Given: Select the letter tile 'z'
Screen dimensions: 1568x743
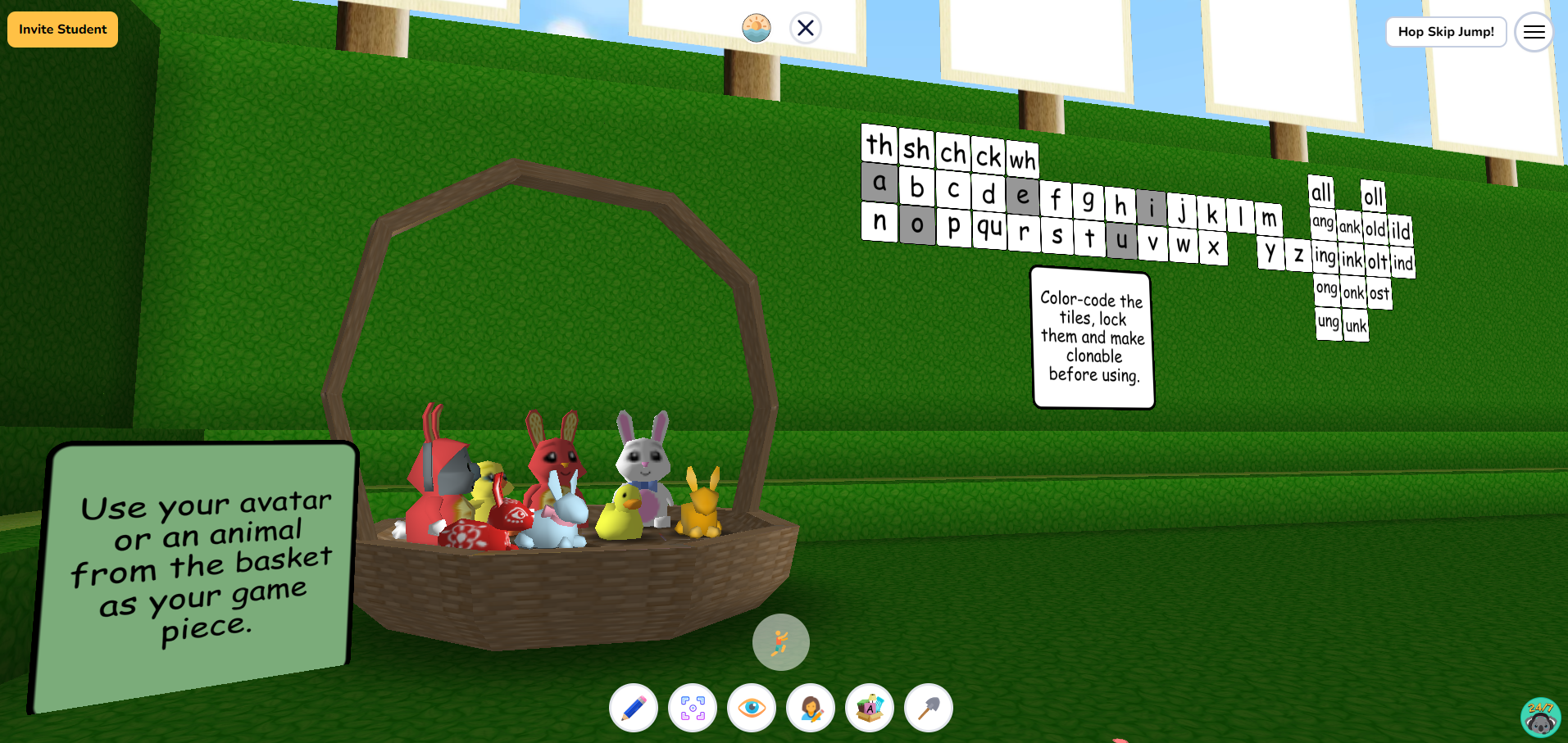Looking at the screenshot, I should coord(1298,255).
